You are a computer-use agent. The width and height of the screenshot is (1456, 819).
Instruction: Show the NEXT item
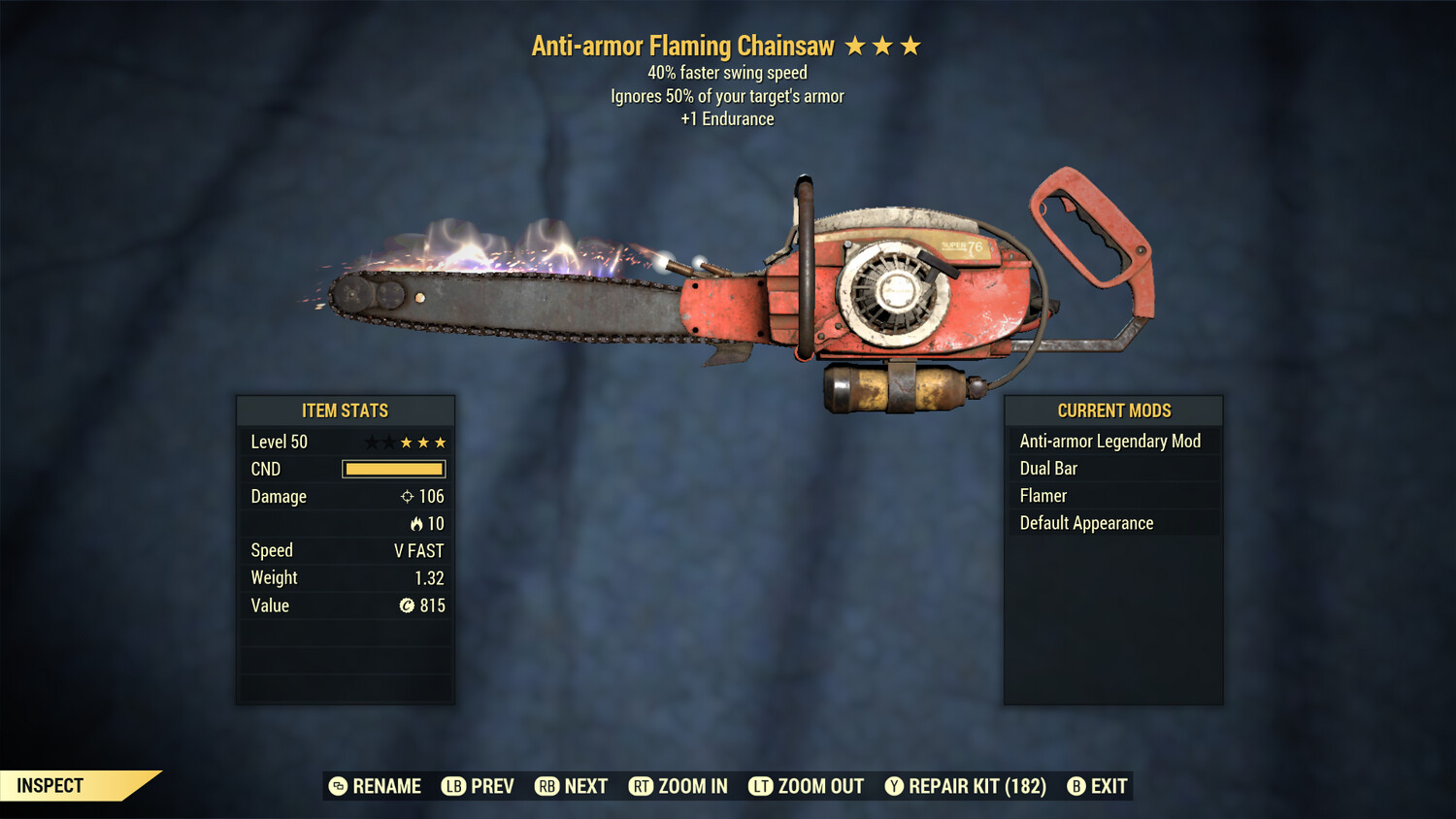tap(572, 786)
